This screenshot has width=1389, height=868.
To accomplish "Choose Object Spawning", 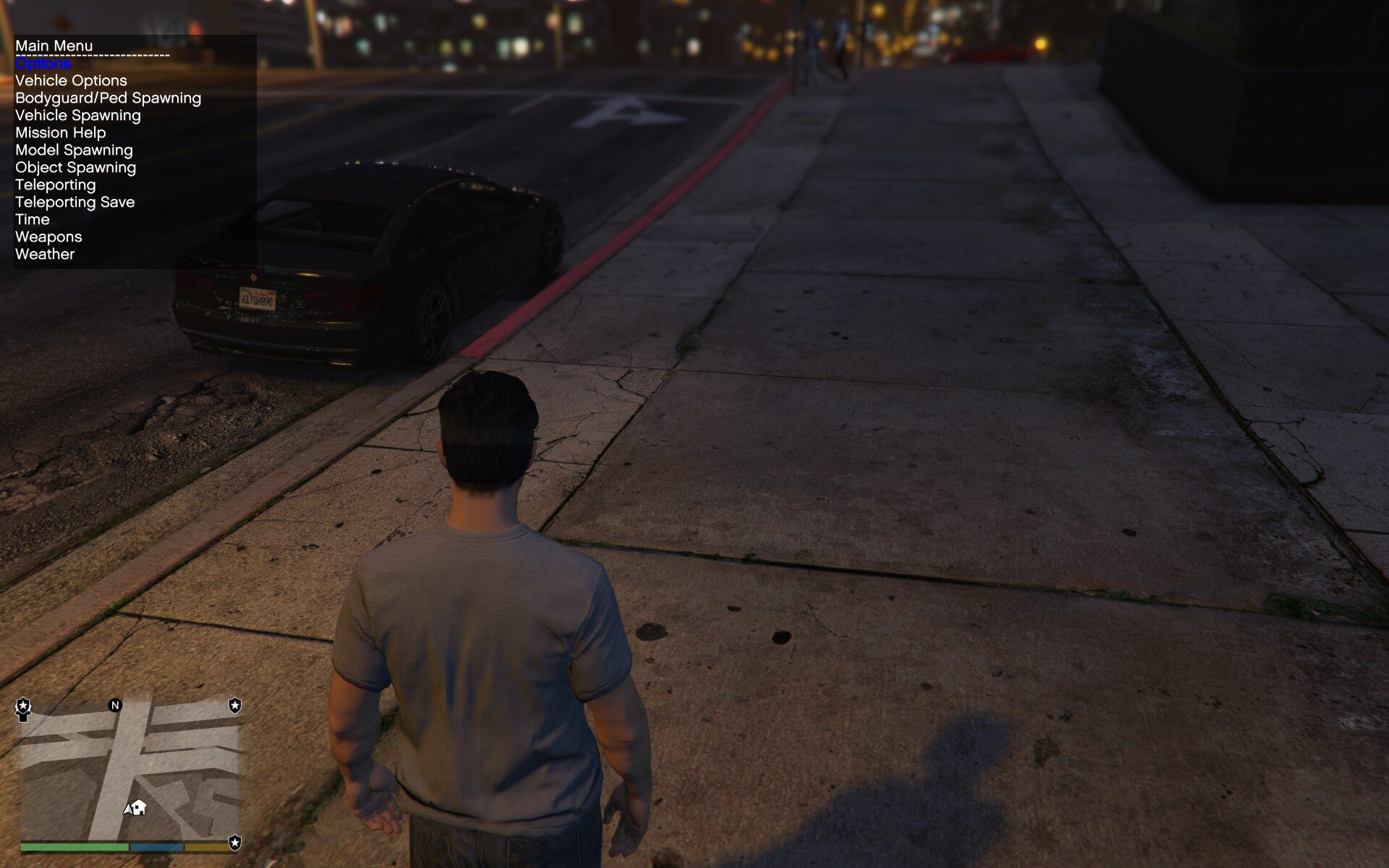I will coord(75,168).
